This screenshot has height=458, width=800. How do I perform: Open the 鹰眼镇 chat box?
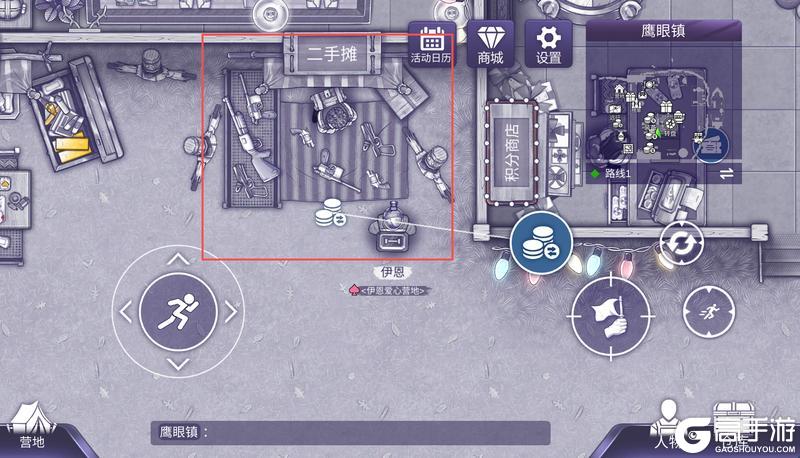[x=350, y=433]
